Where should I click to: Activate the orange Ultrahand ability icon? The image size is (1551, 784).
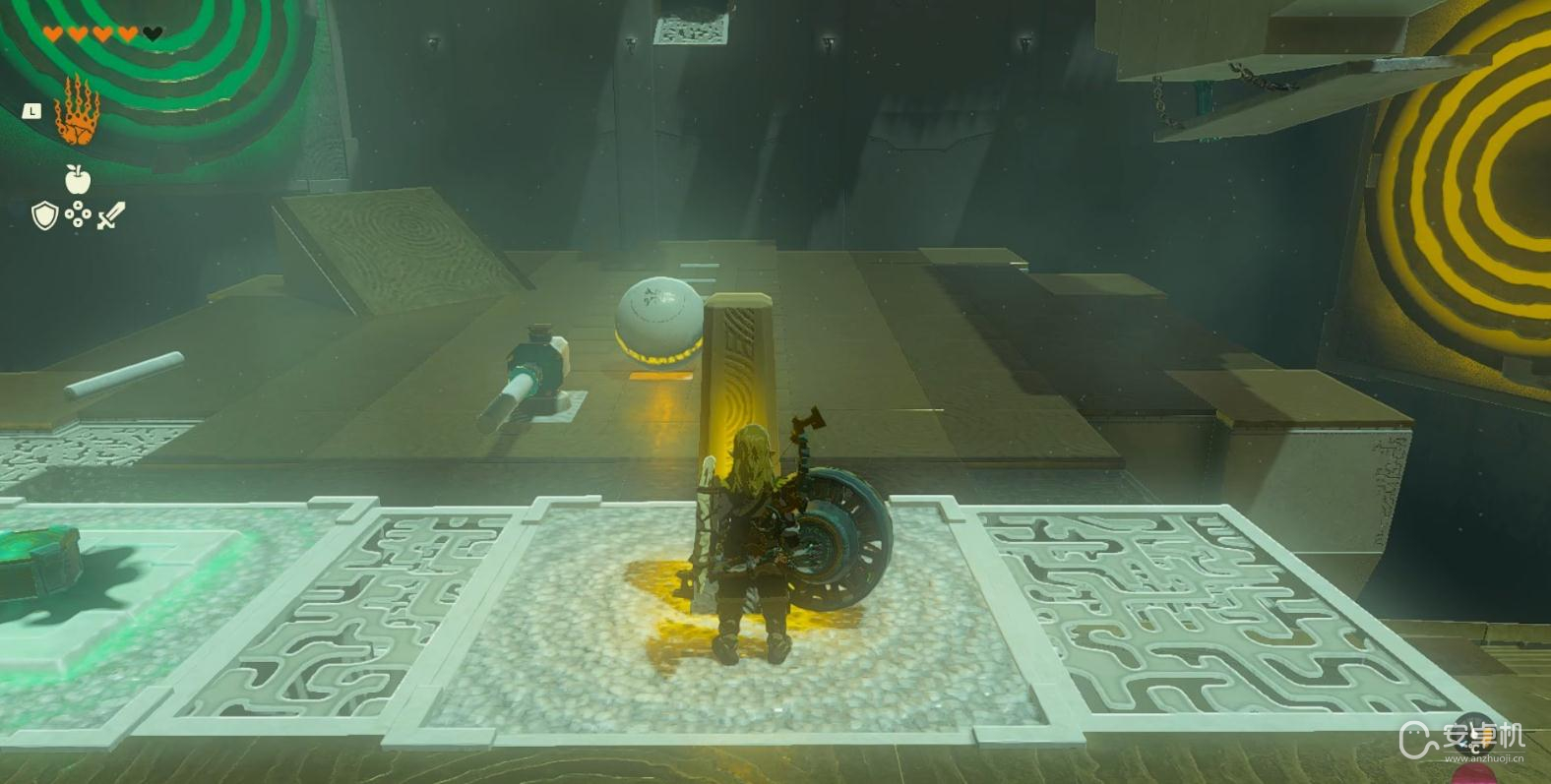click(x=76, y=111)
